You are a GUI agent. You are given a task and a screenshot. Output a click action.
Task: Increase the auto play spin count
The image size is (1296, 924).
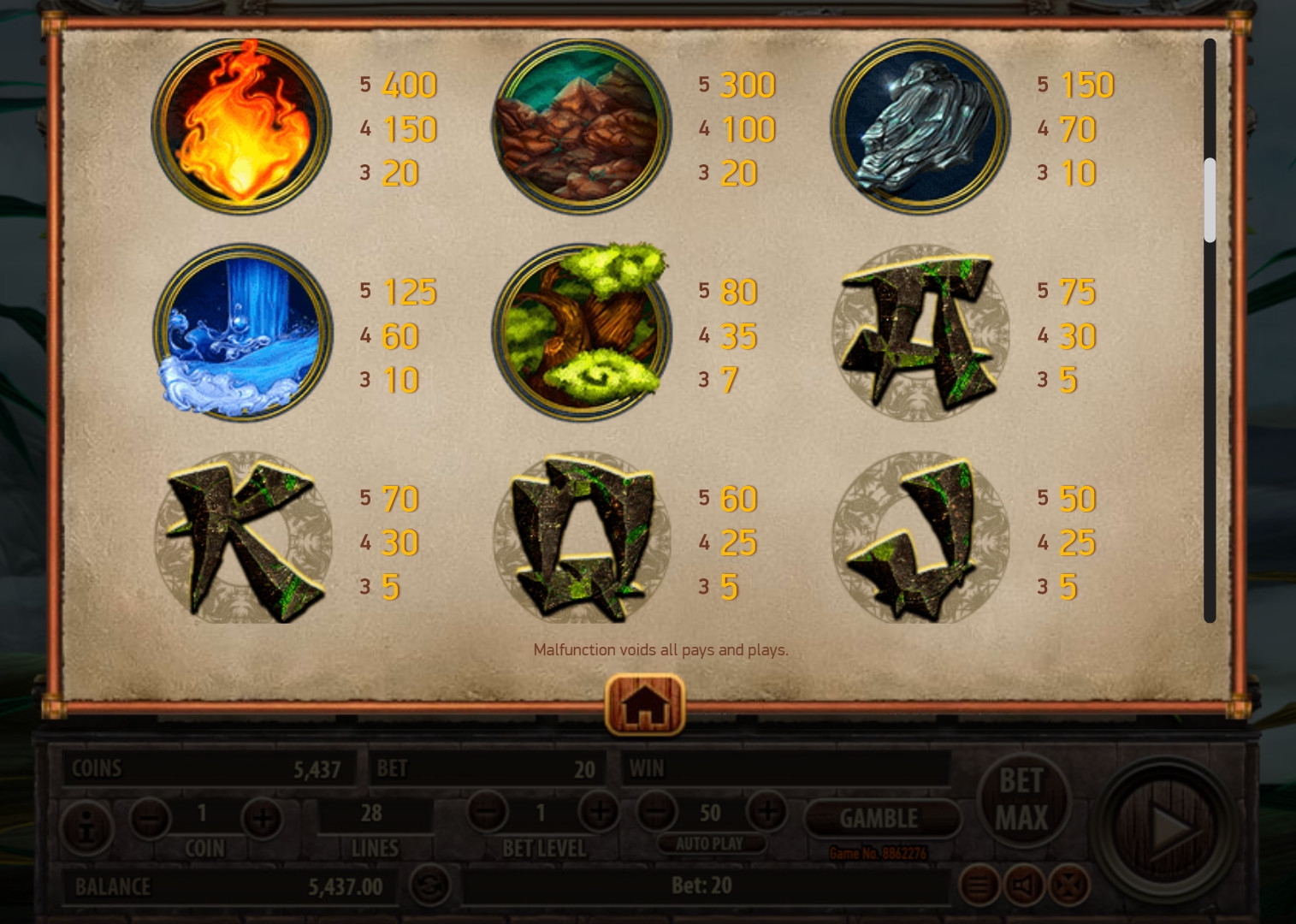click(x=766, y=811)
